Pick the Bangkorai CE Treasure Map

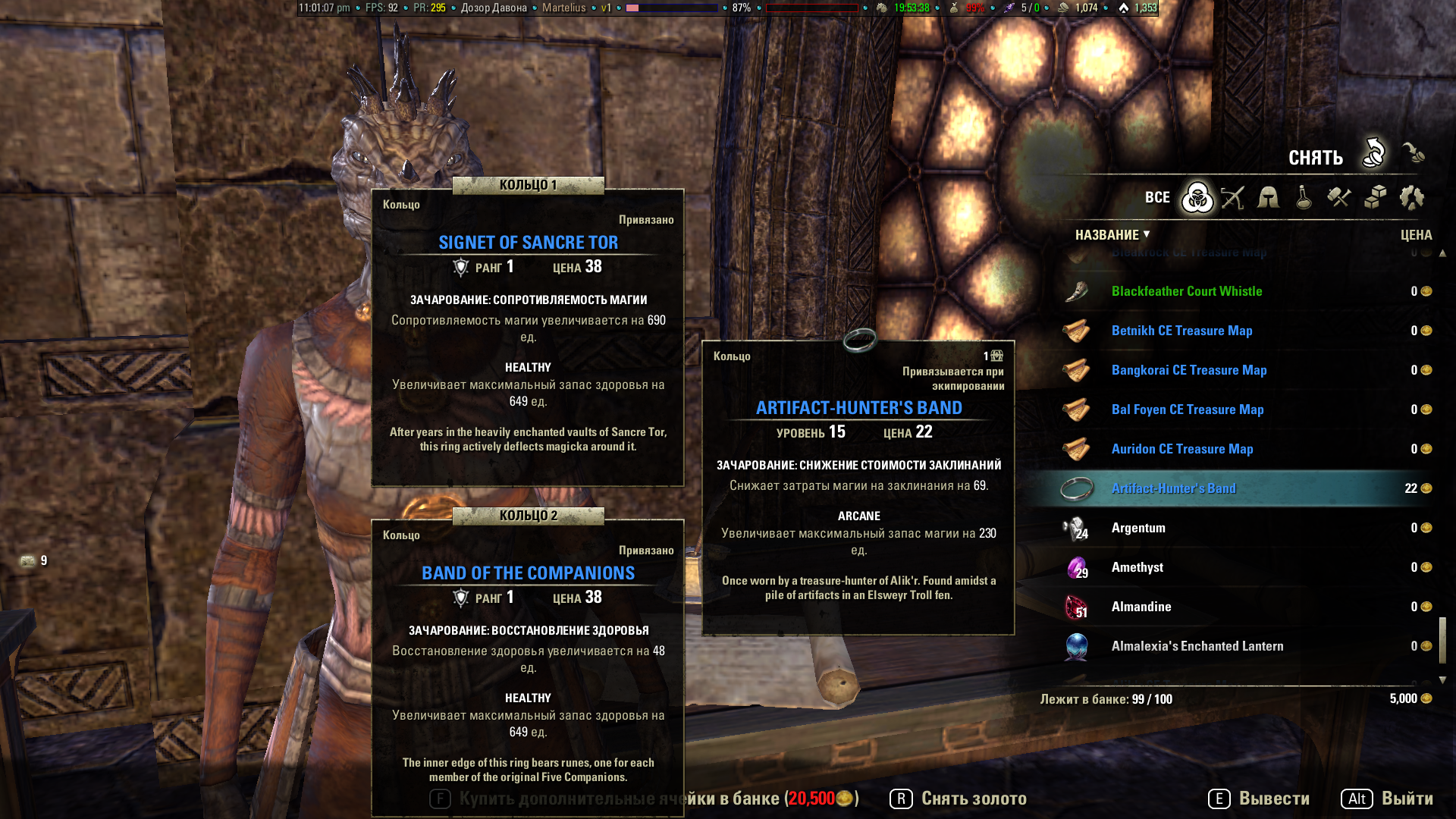tap(1188, 370)
